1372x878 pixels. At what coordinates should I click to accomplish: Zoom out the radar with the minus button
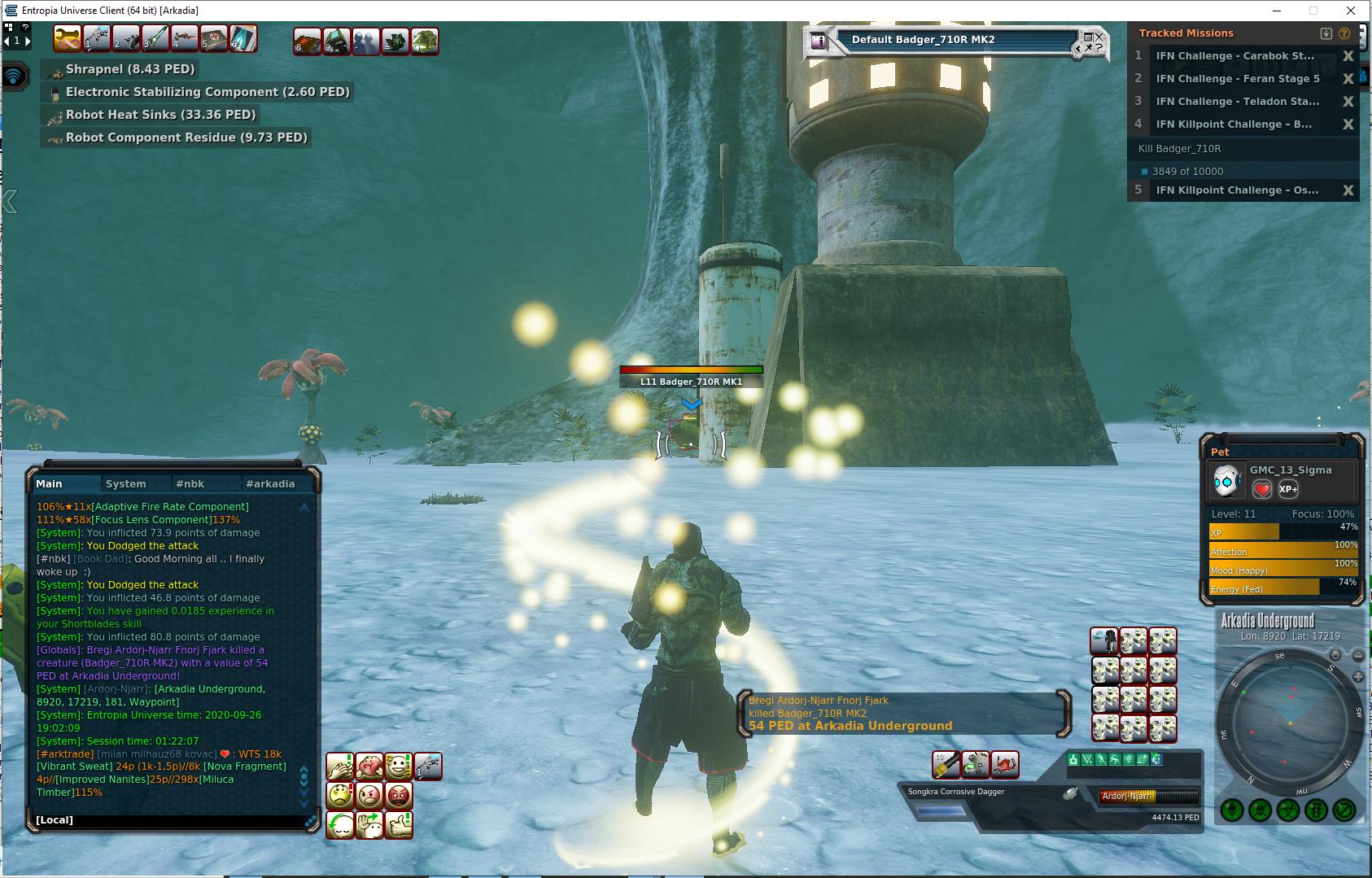tap(1357, 656)
